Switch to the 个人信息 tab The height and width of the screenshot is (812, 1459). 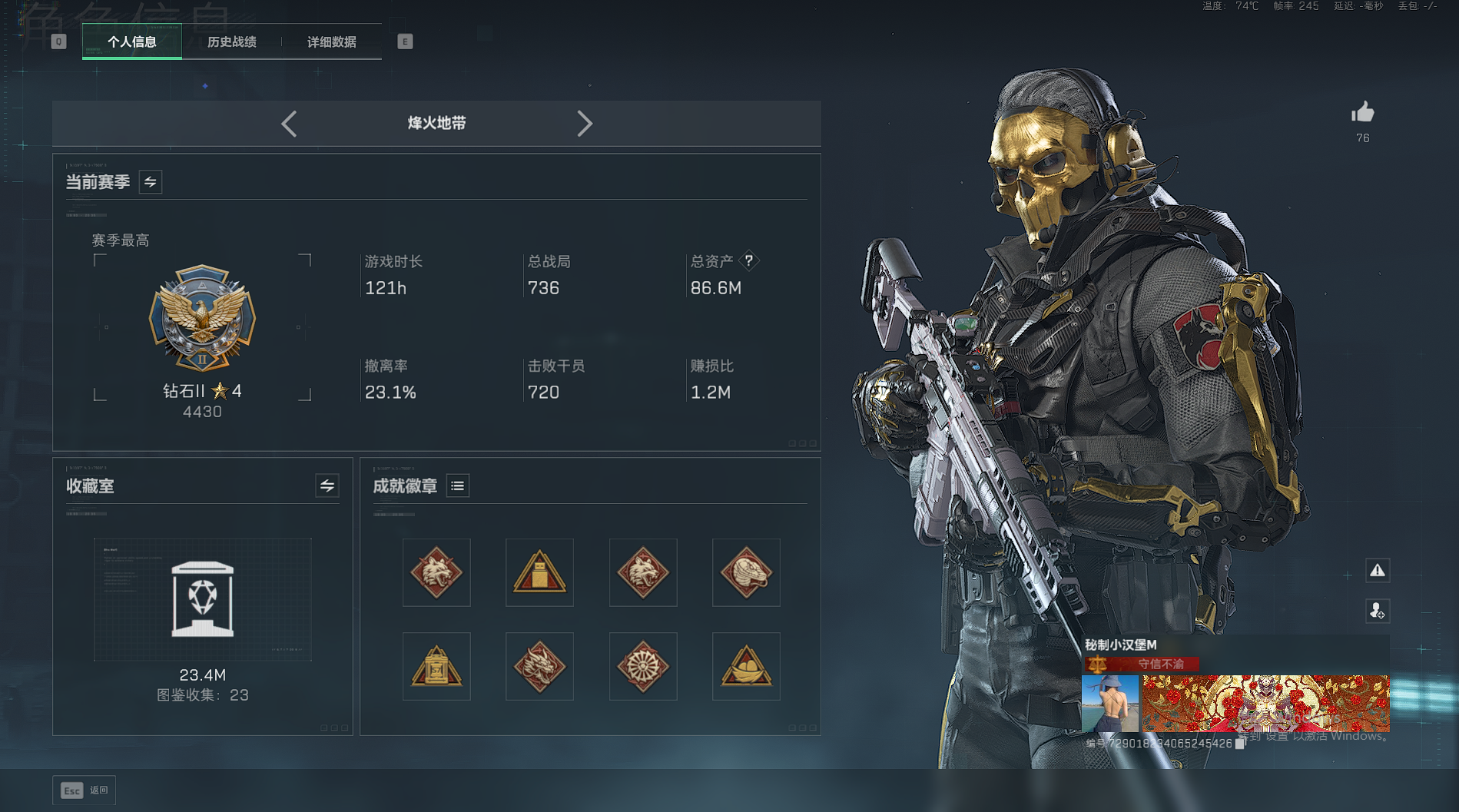131,41
